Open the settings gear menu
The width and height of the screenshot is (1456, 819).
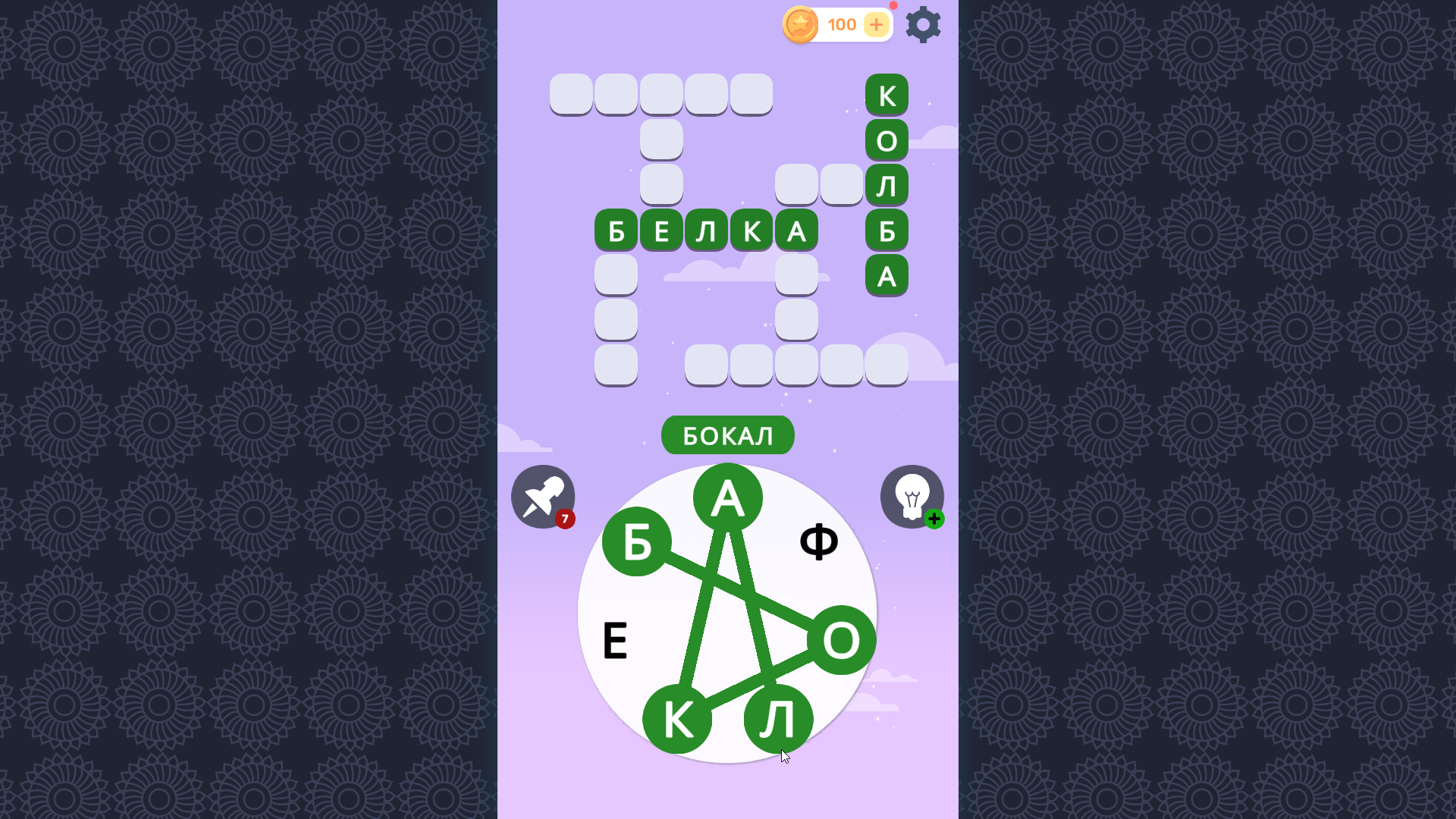[923, 24]
